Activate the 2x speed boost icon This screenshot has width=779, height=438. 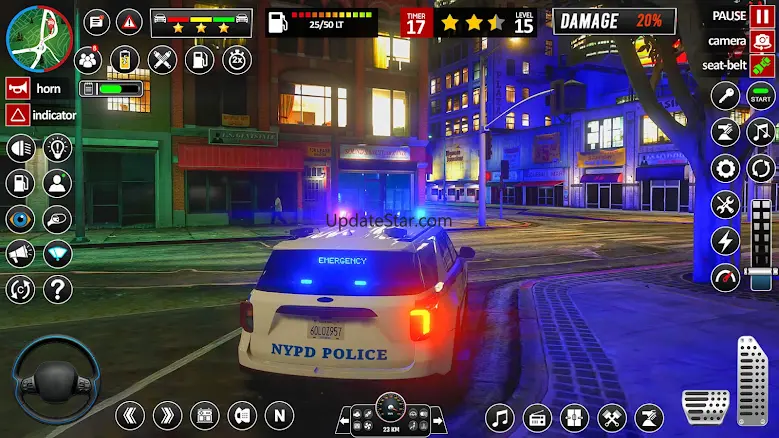coord(237,59)
